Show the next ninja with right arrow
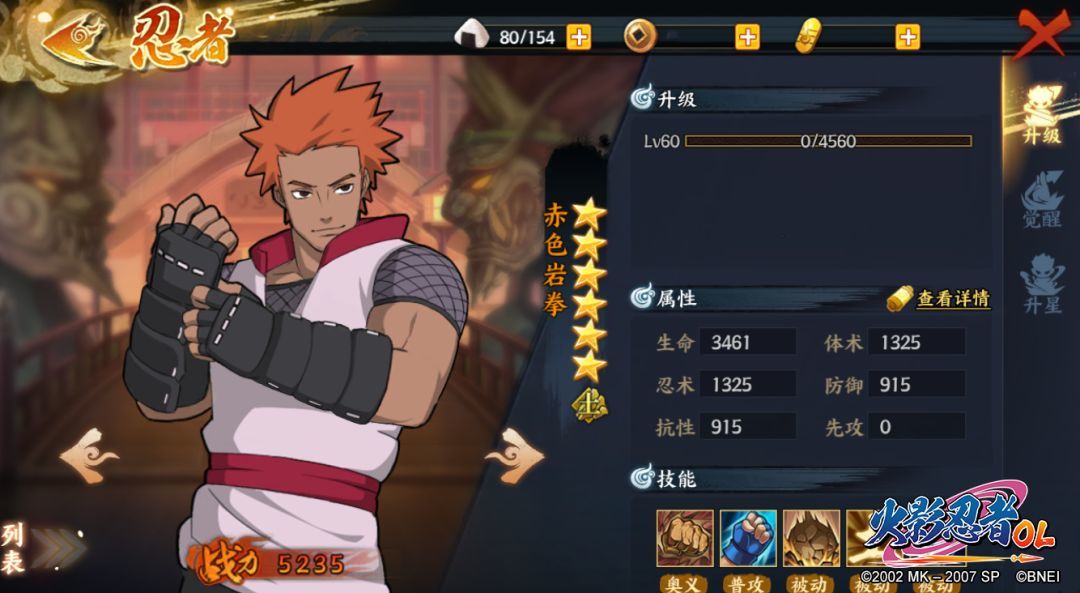This screenshot has height=593, width=1080. [x=517, y=456]
